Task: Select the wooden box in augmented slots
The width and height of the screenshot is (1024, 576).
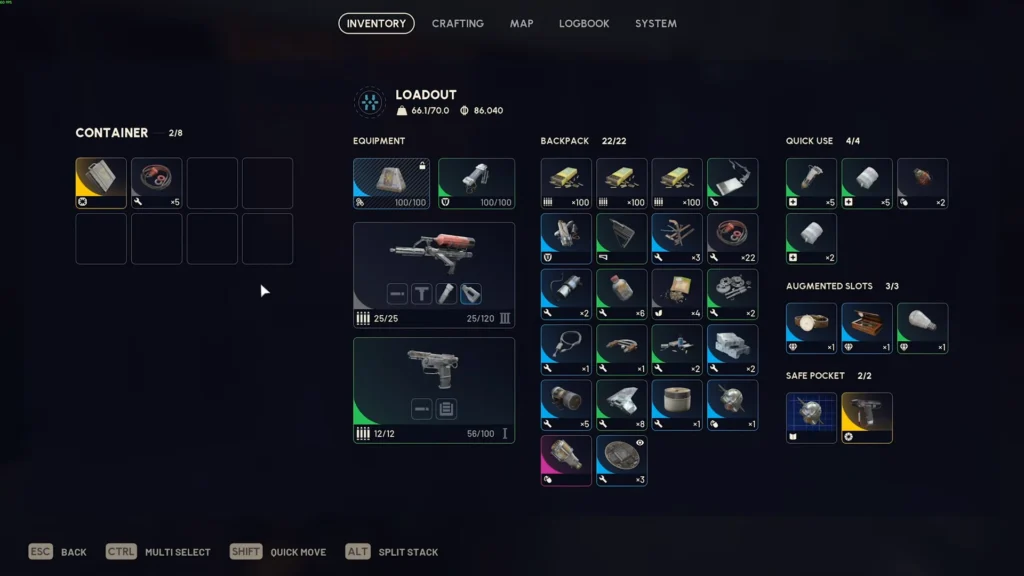Action: coord(867,328)
